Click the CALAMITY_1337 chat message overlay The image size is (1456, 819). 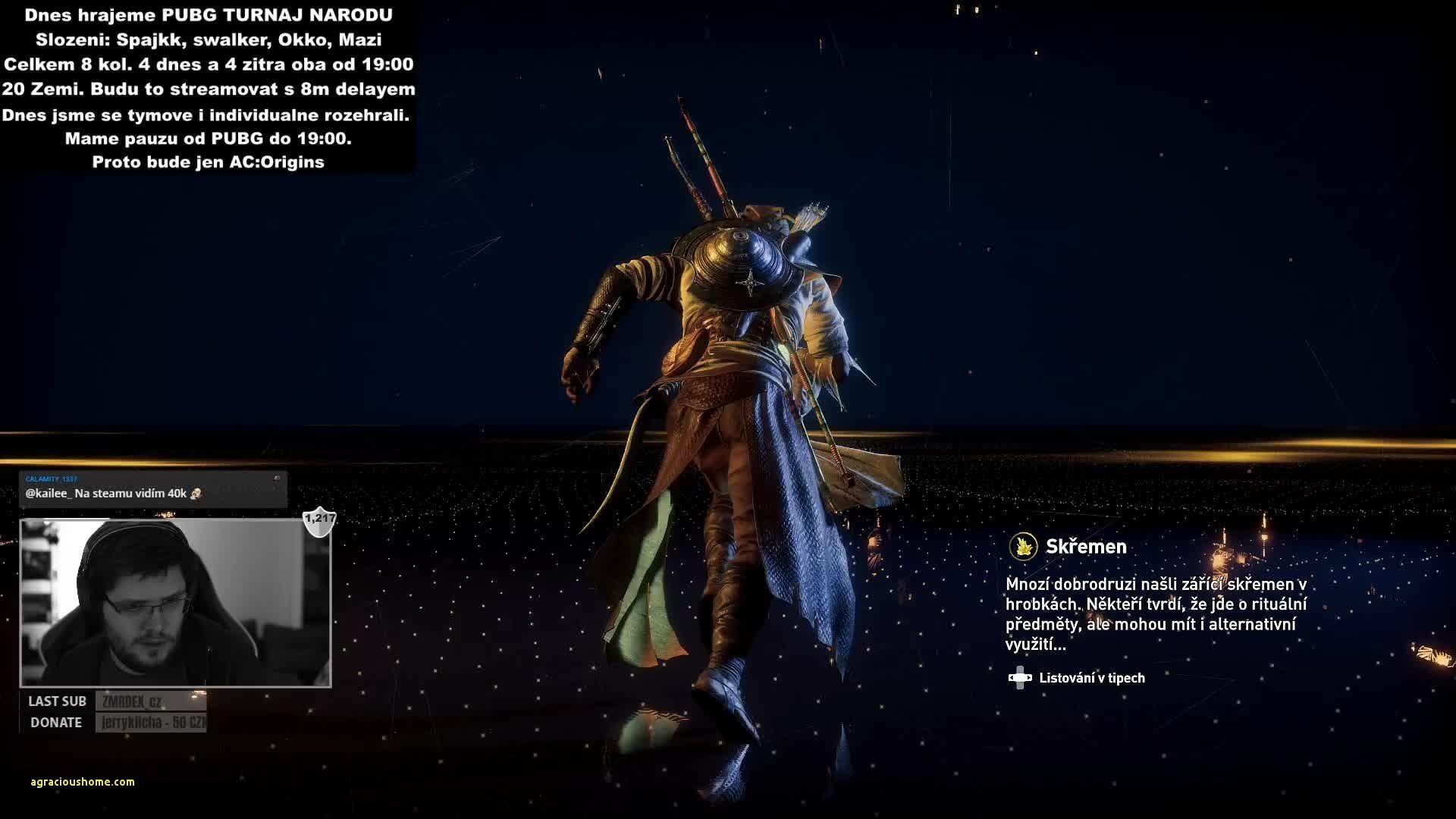pos(153,489)
